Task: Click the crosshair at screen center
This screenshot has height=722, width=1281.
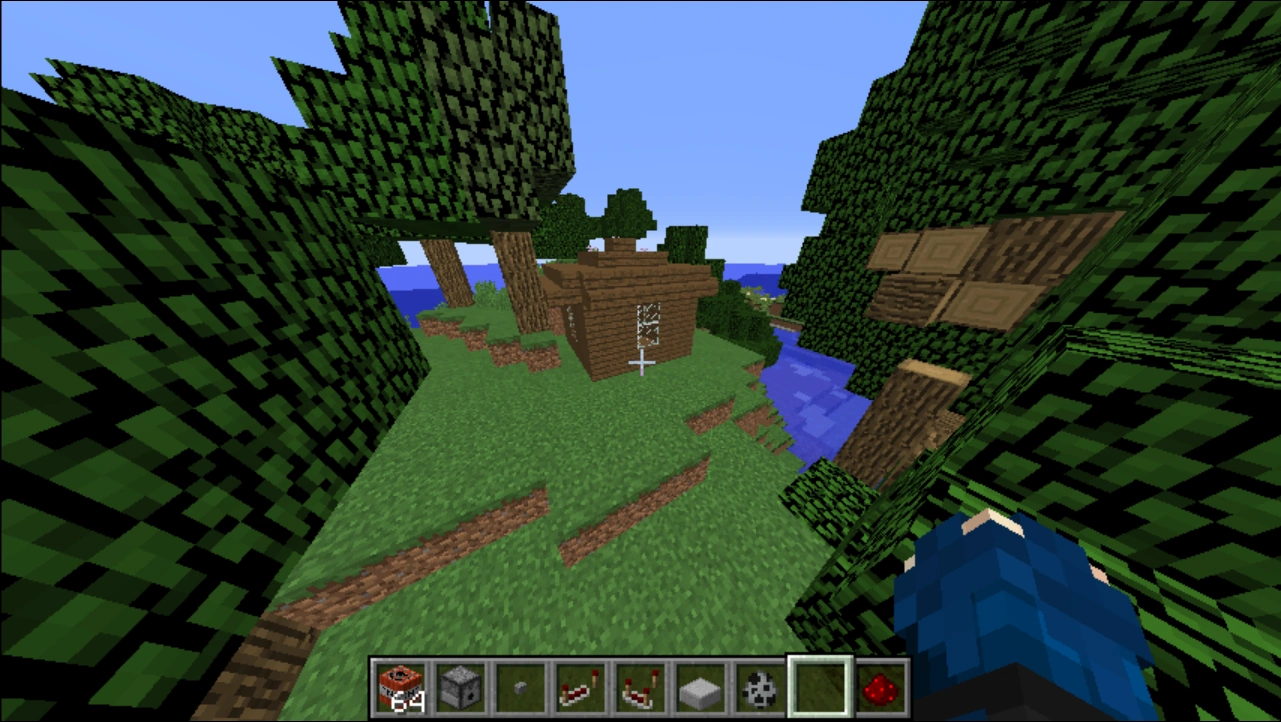Action: tap(640, 361)
